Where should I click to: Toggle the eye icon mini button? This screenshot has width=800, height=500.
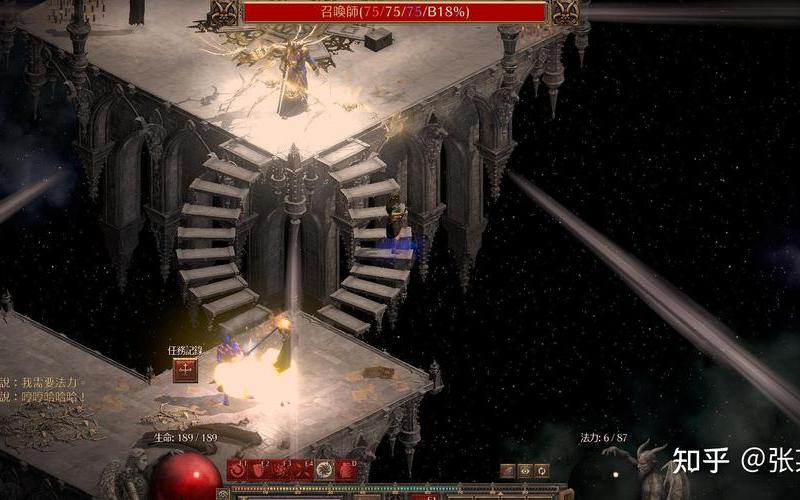pyautogui.click(x=525, y=470)
